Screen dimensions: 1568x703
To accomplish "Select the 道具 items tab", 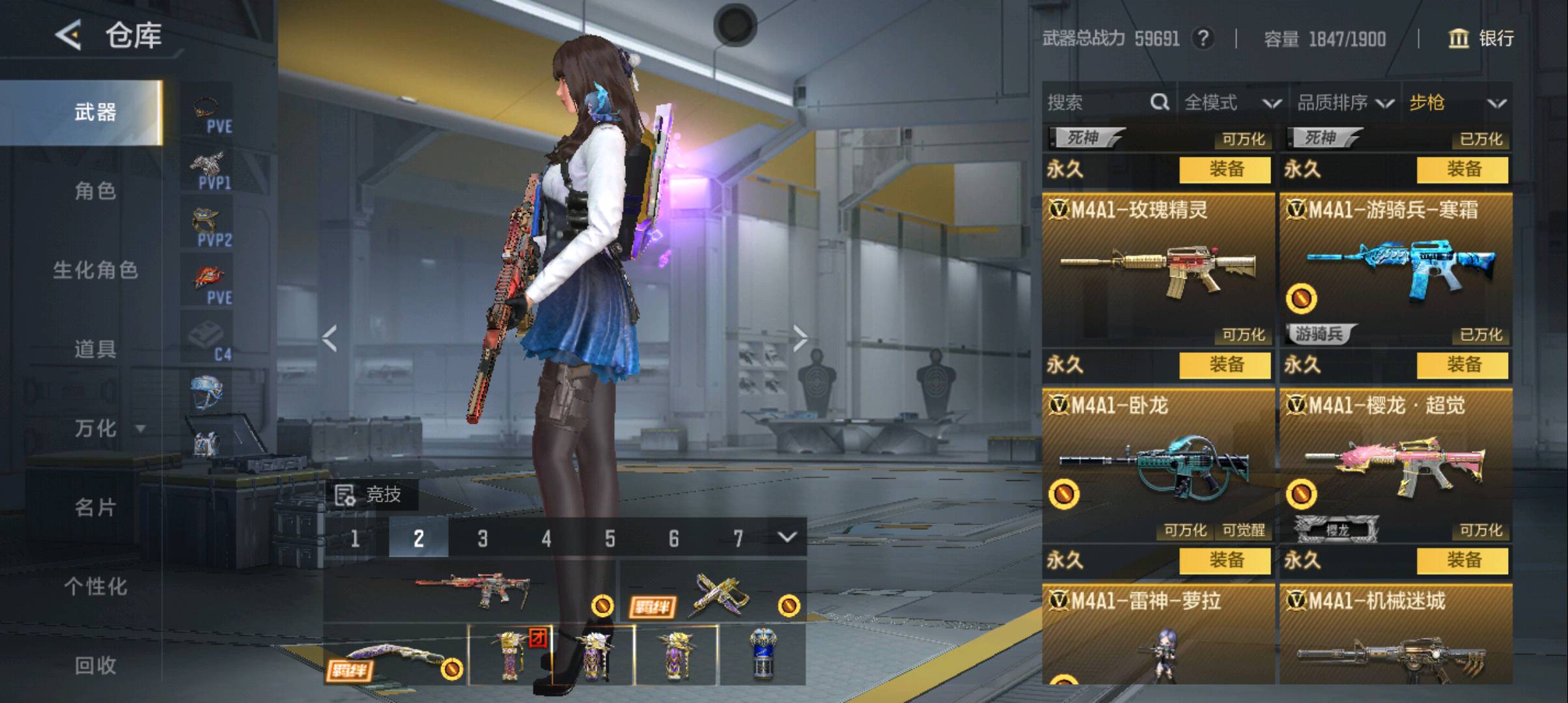I will (x=95, y=350).
